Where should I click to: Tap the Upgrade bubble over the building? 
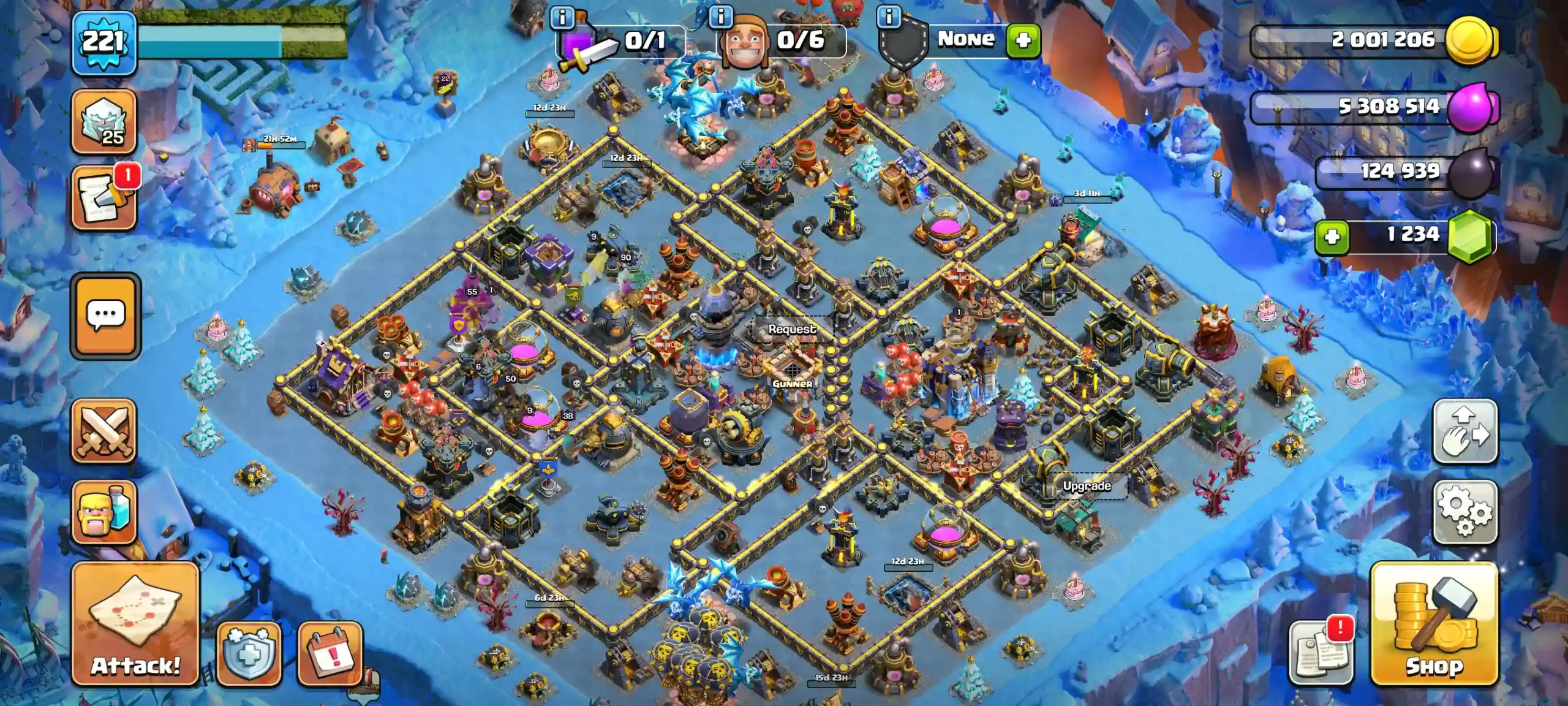[1087, 486]
